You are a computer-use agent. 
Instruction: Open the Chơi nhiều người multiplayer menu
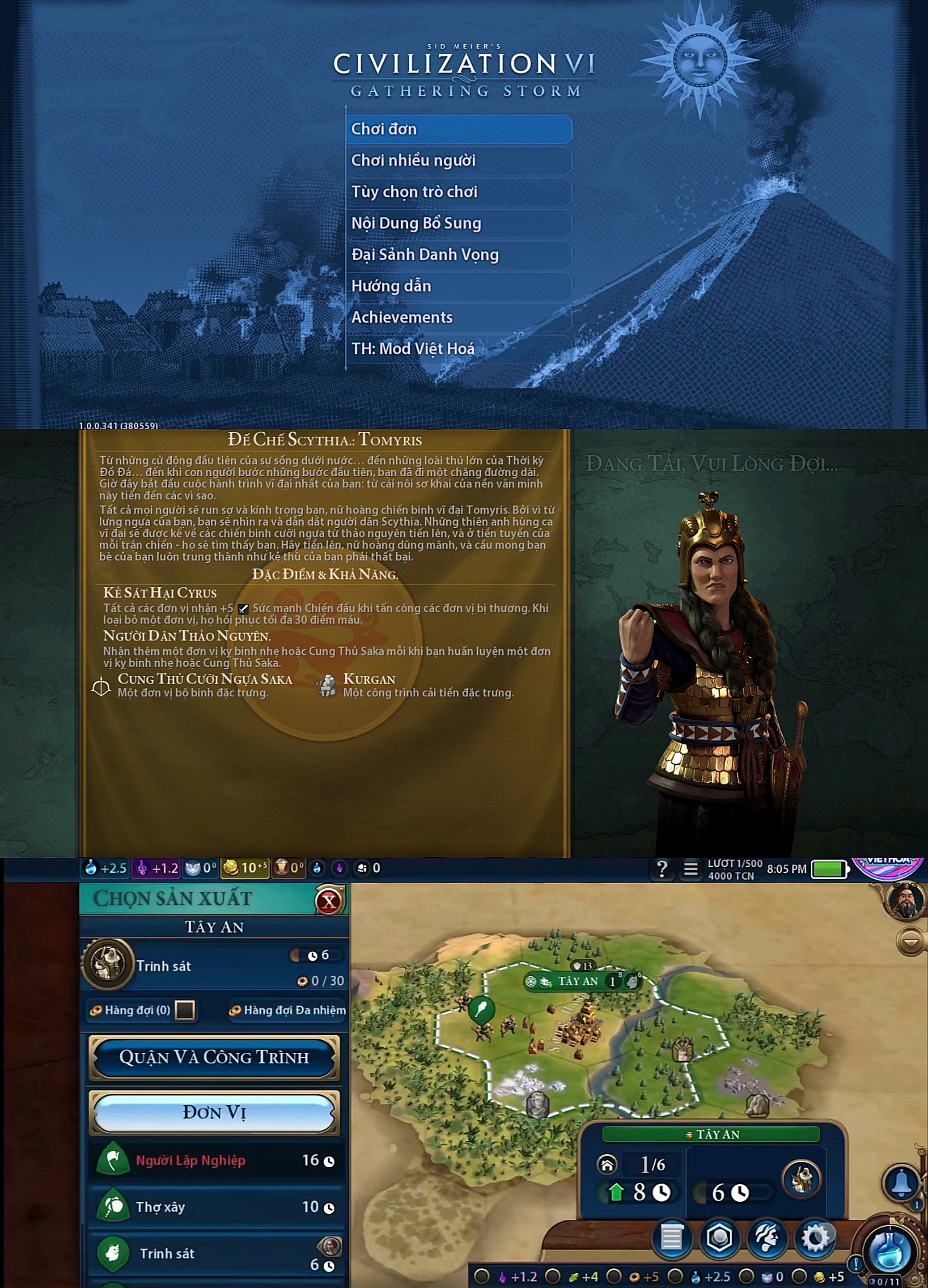pos(458,160)
